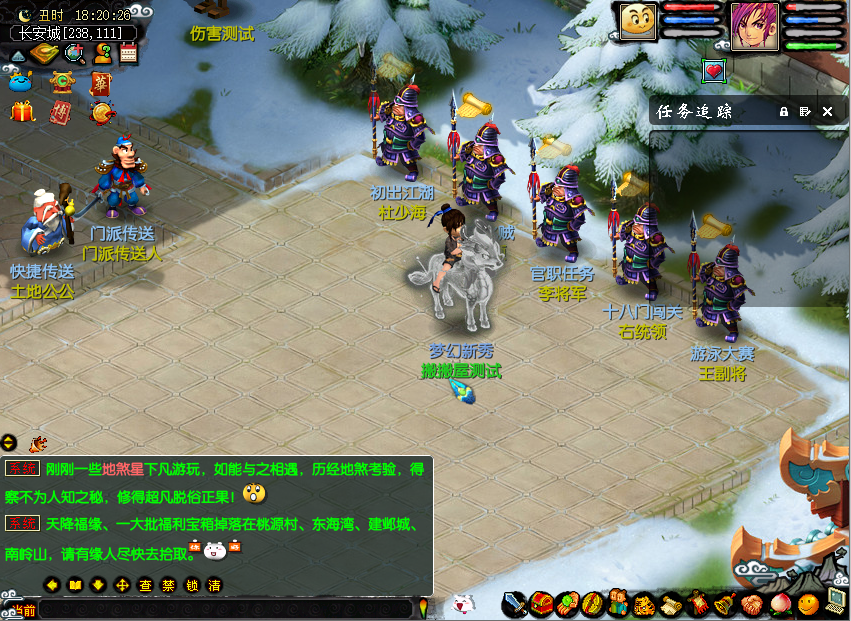Open the handshake friends menu
This screenshot has width=851, height=621.
coord(751,604)
